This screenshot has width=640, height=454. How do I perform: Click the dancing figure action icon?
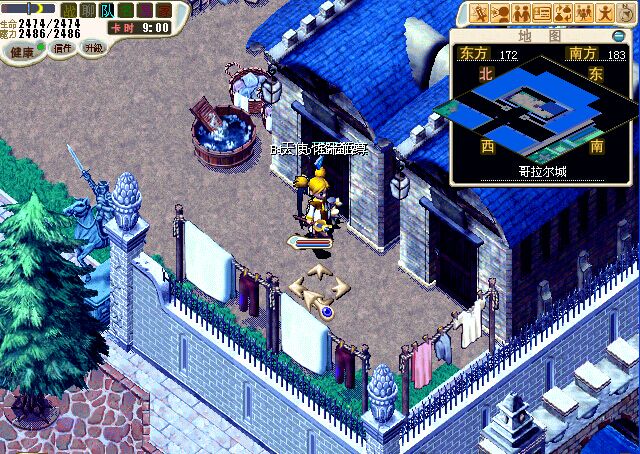point(604,14)
